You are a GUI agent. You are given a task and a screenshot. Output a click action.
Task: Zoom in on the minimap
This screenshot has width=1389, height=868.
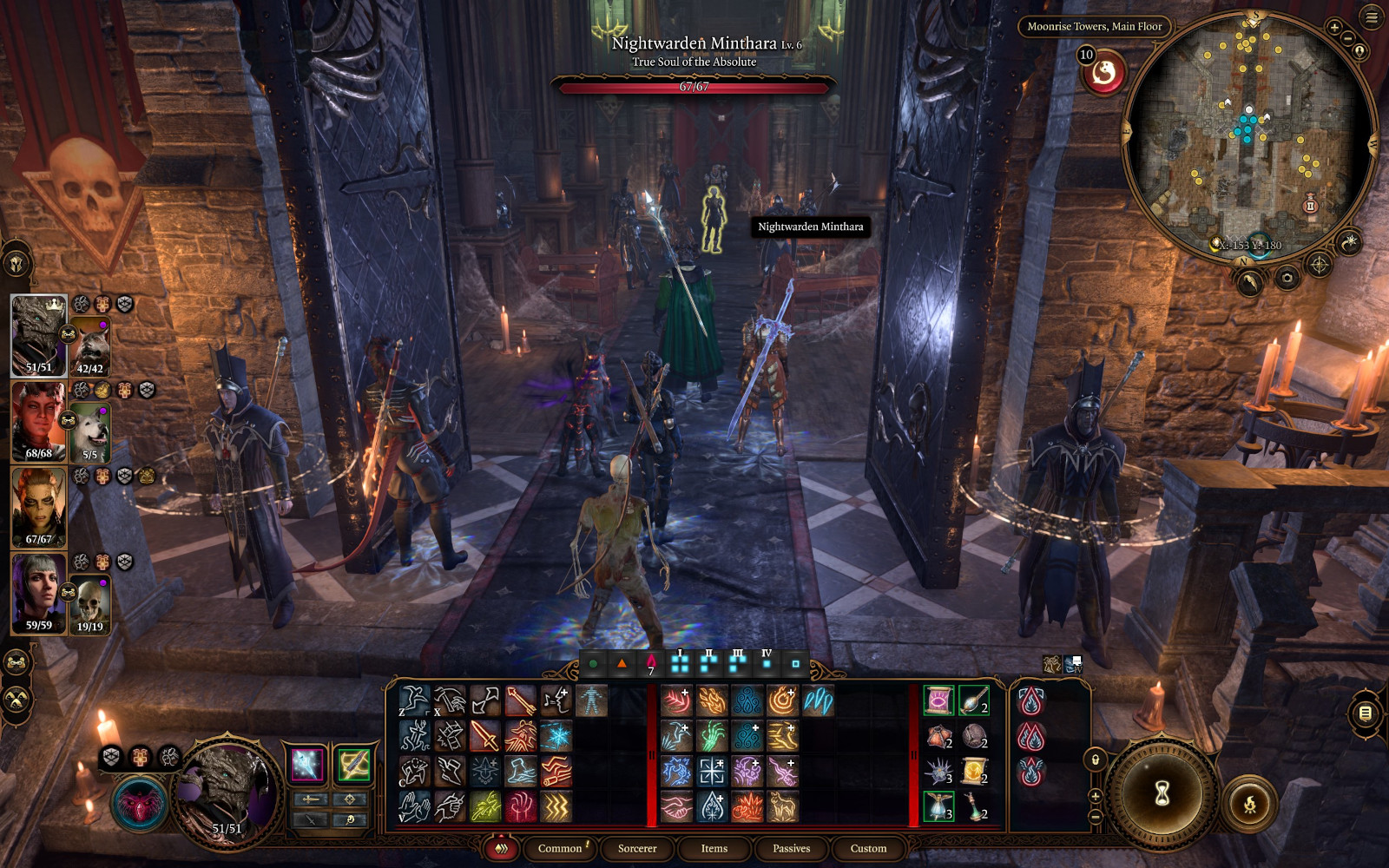1334,28
